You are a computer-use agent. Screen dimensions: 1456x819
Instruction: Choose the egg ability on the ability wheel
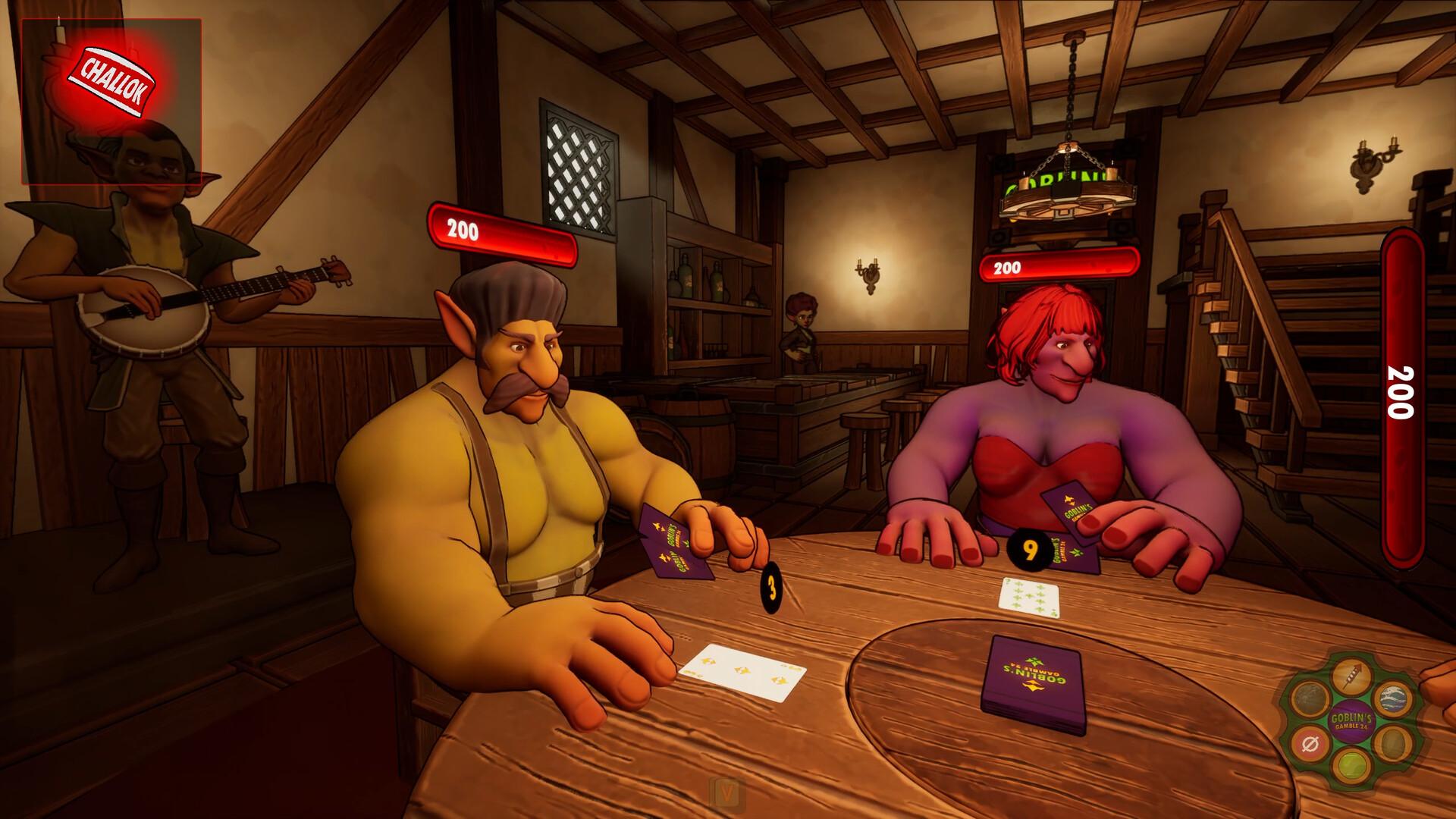pos(1392,742)
